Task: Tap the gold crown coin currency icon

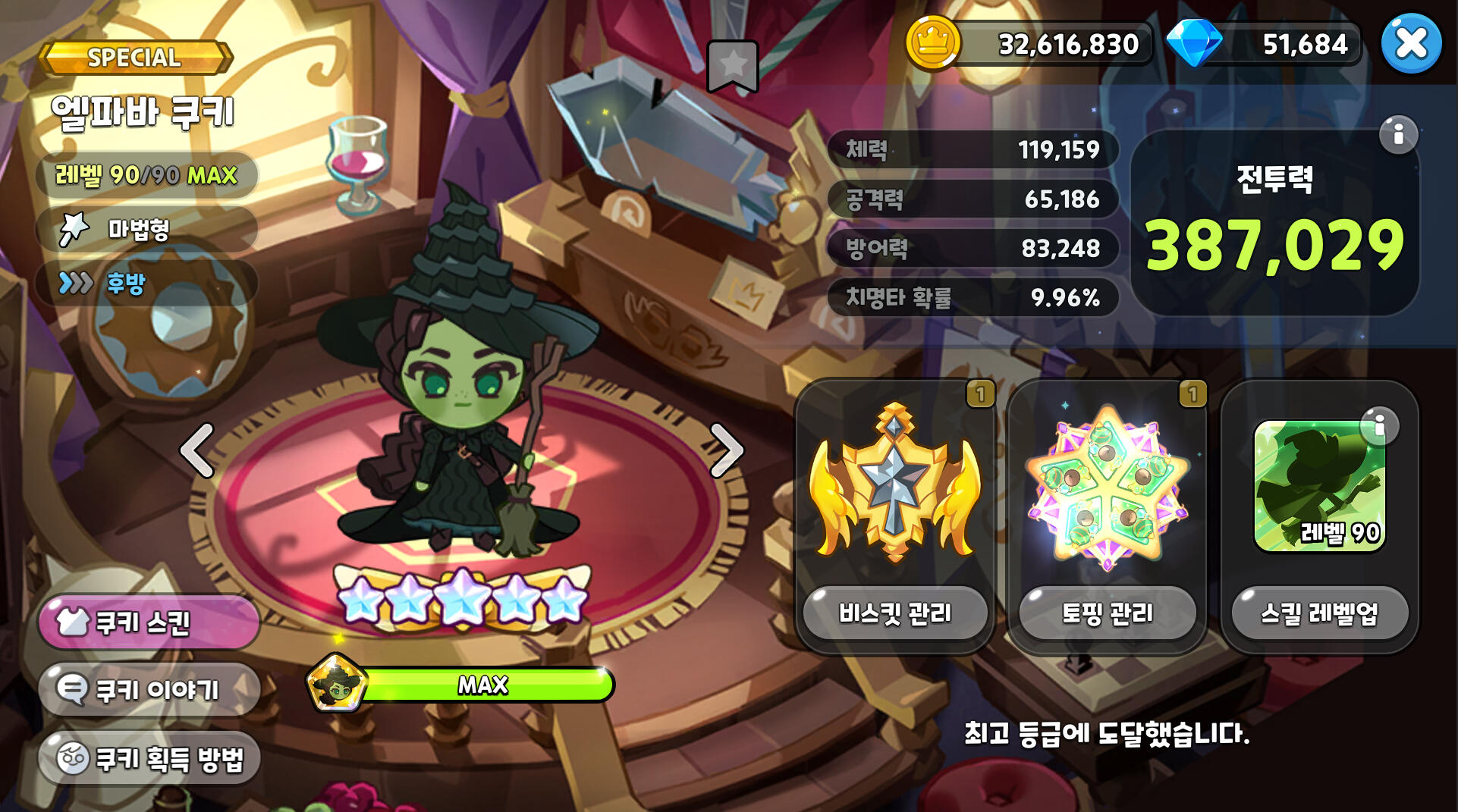Action: click(x=933, y=43)
